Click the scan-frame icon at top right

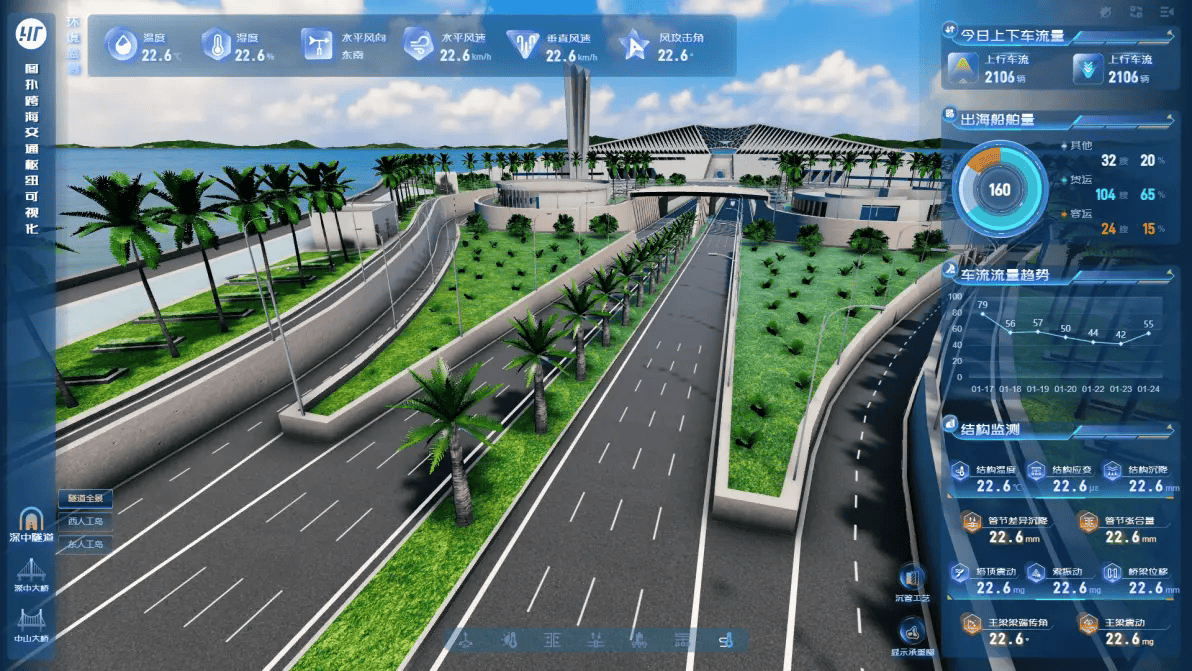click(1136, 12)
